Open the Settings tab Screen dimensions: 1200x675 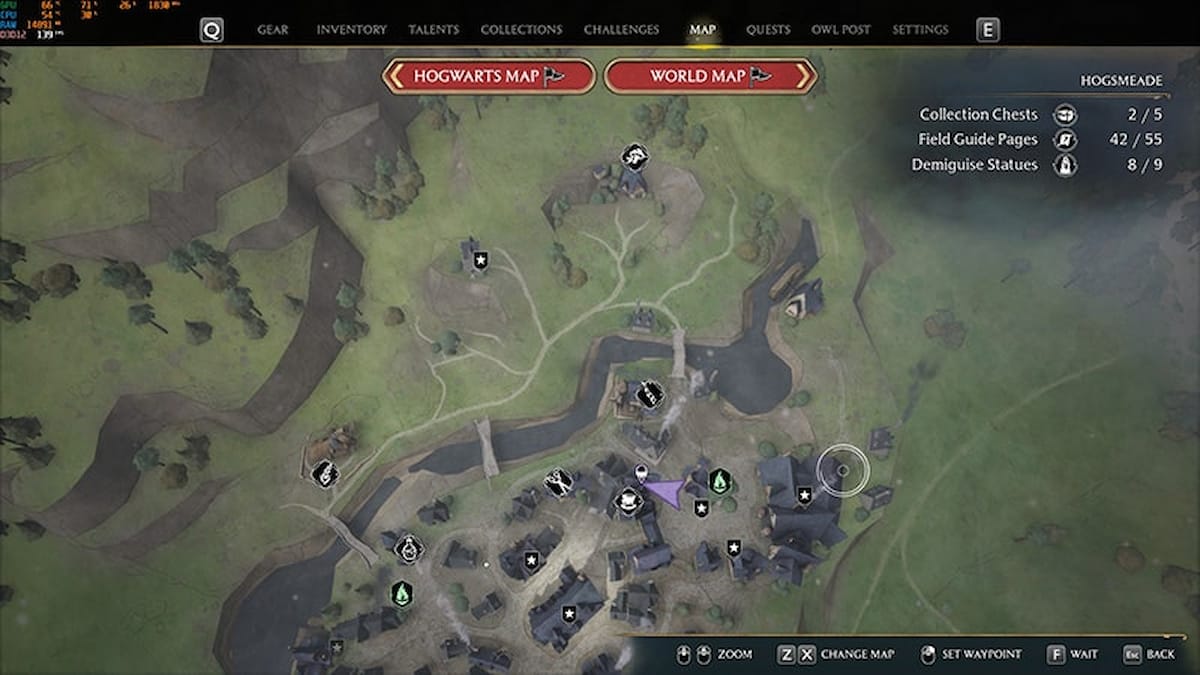(x=920, y=30)
